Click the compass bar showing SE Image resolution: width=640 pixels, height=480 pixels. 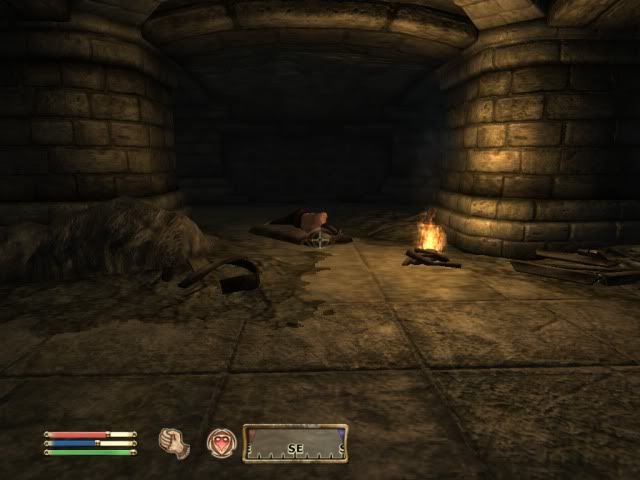pos(295,444)
